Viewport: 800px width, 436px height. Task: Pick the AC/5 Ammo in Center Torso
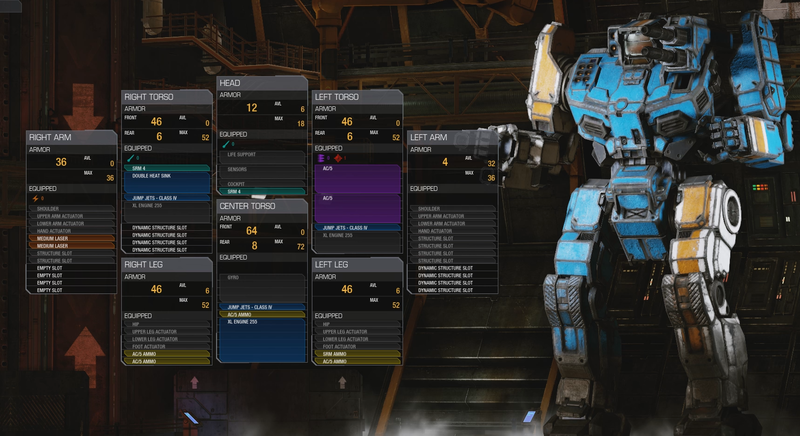coord(262,315)
